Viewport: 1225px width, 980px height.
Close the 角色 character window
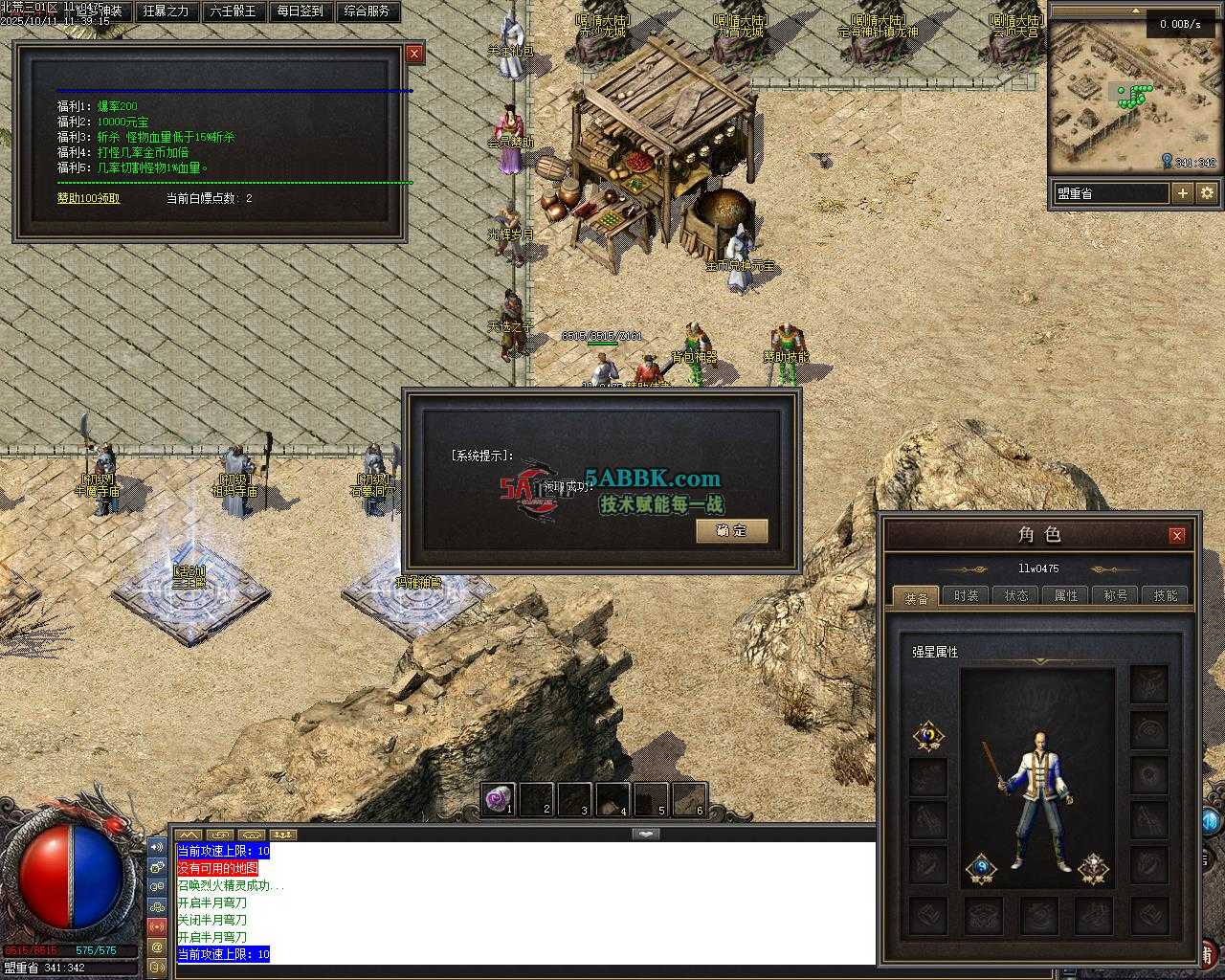1177,535
